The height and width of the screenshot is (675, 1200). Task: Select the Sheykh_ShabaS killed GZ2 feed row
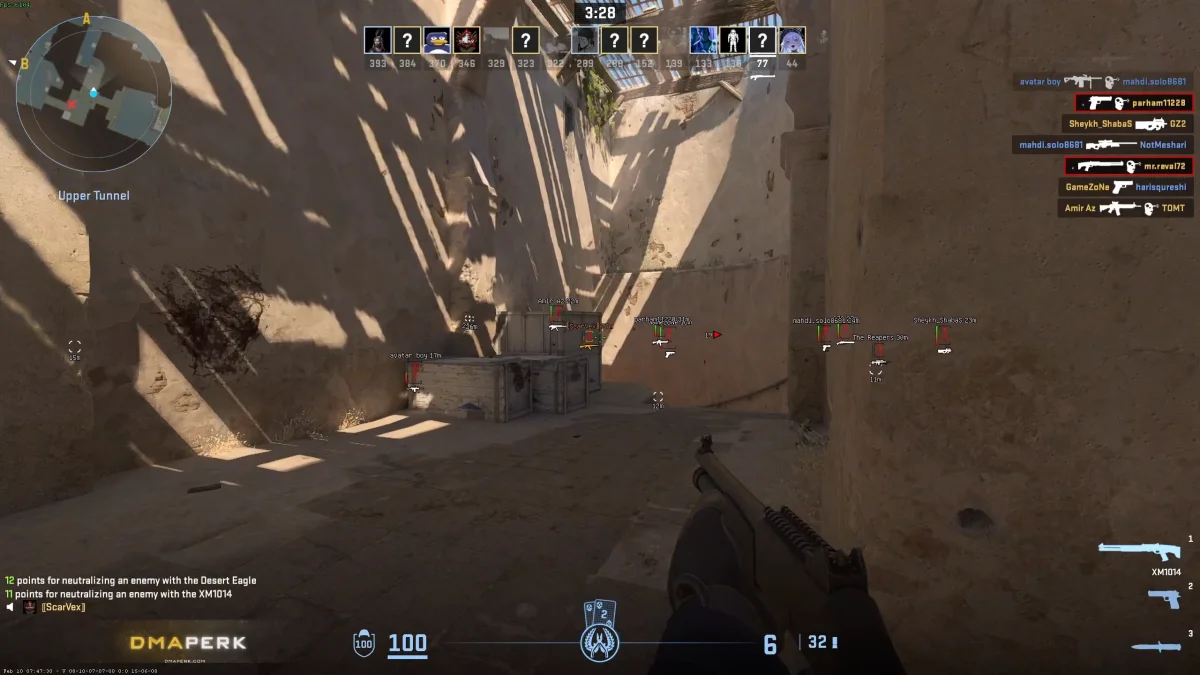tap(1127, 124)
